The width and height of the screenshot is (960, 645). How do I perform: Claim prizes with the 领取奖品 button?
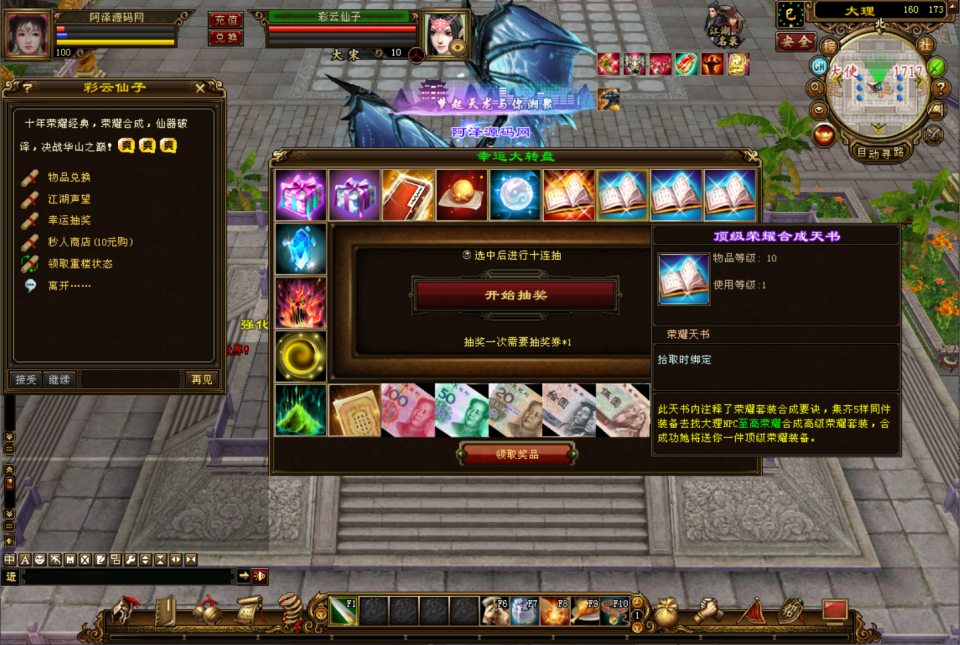click(516, 455)
